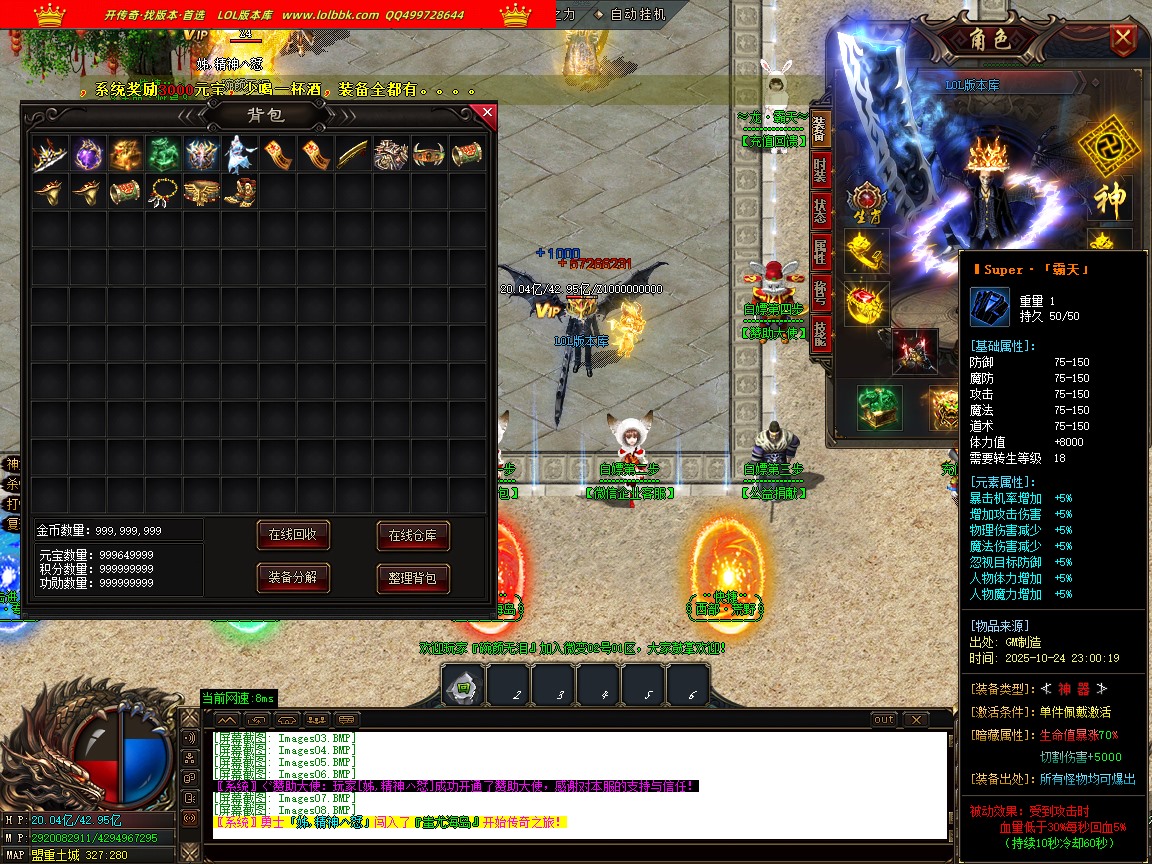1152x864 pixels.
Task: Sort the bag with 整理背包
Action: click(412, 578)
